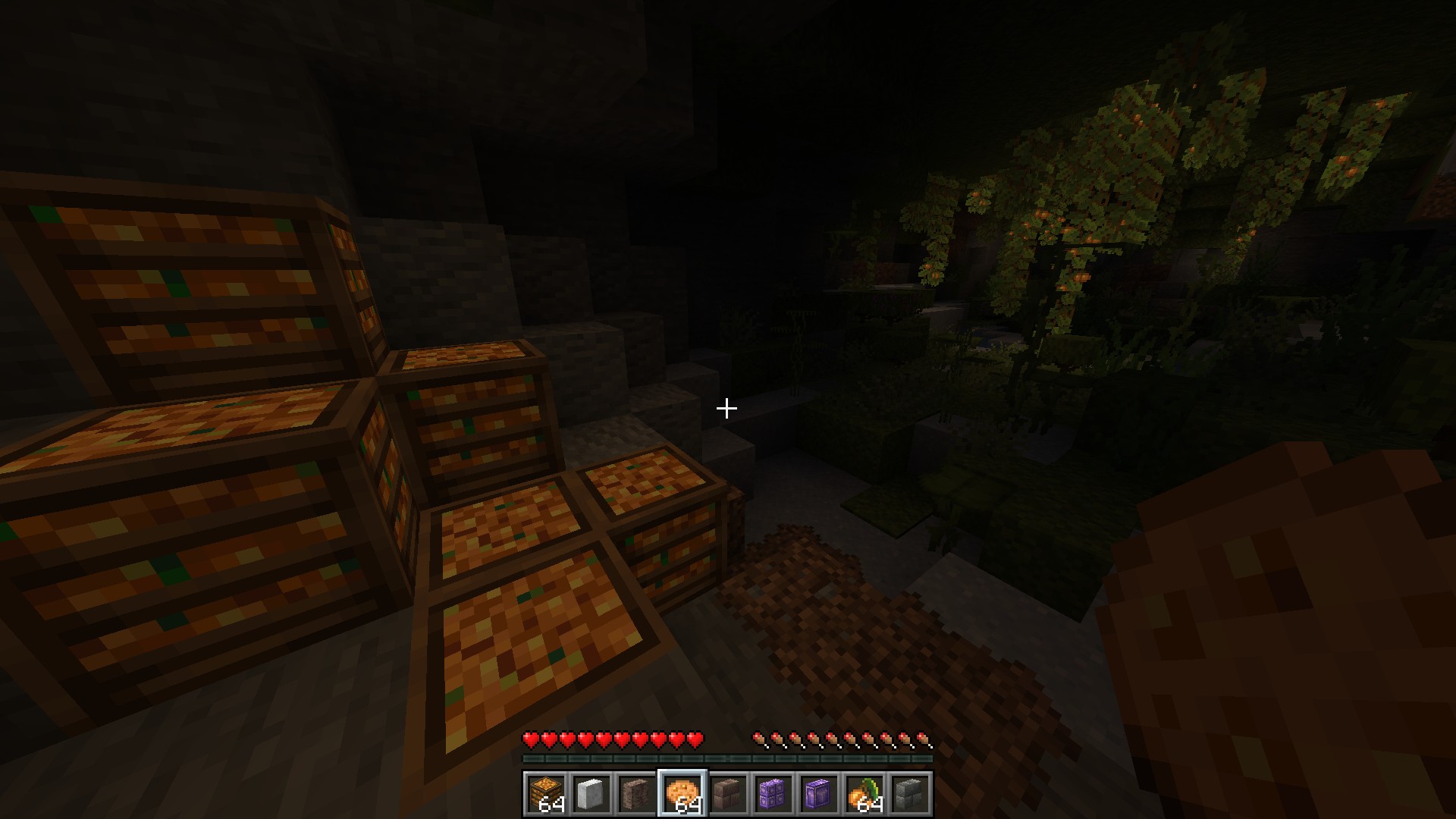The height and width of the screenshot is (819, 1456).
Task: Choose the white block hotbar slot
Action: (591, 794)
